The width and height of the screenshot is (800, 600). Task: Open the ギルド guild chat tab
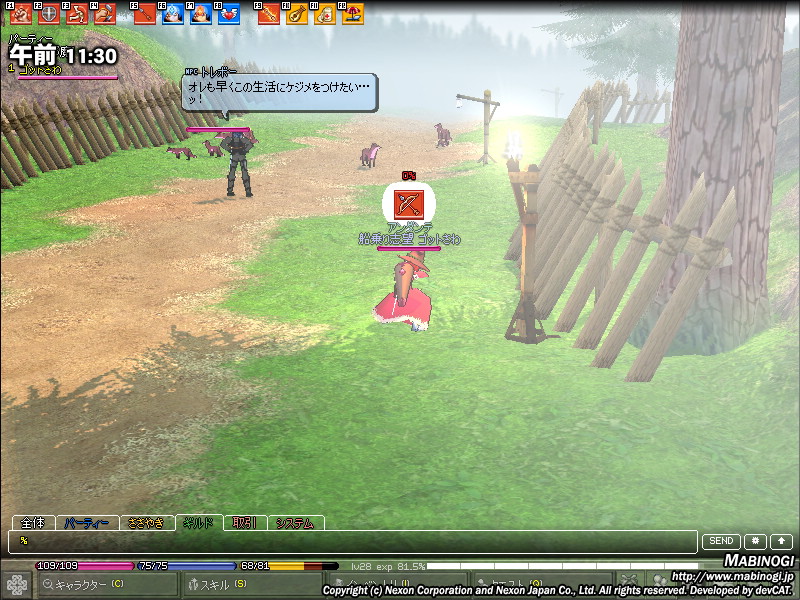tap(199, 523)
